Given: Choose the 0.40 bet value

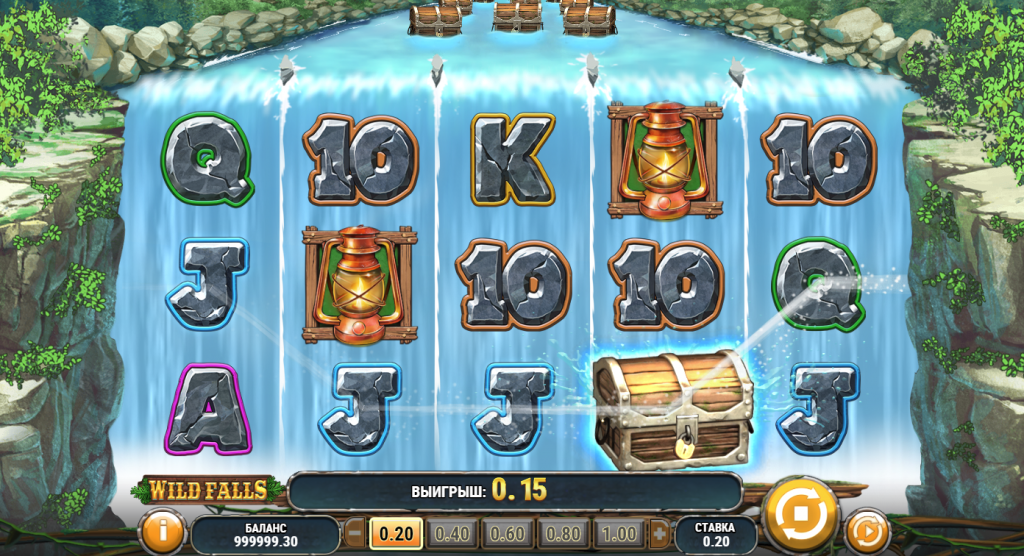Looking at the screenshot, I should click(452, 533).
